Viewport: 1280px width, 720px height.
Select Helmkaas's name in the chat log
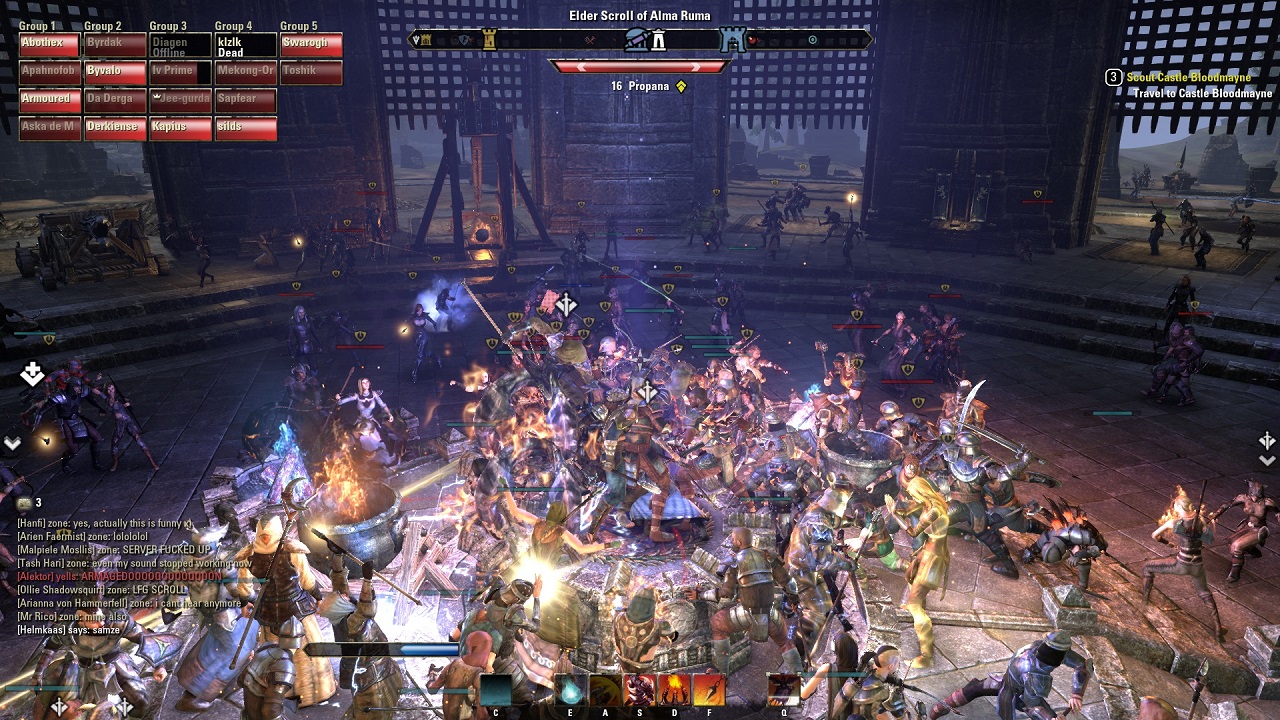40,630
